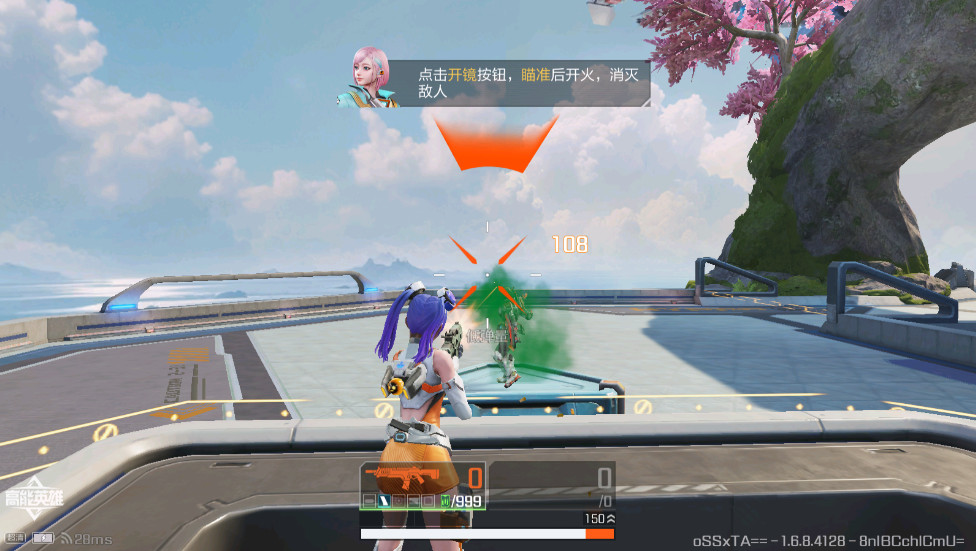This screenshot has height=551, width=976.
Task: Switch to the empty secondary weapon slot
Action: click(551, 486)
